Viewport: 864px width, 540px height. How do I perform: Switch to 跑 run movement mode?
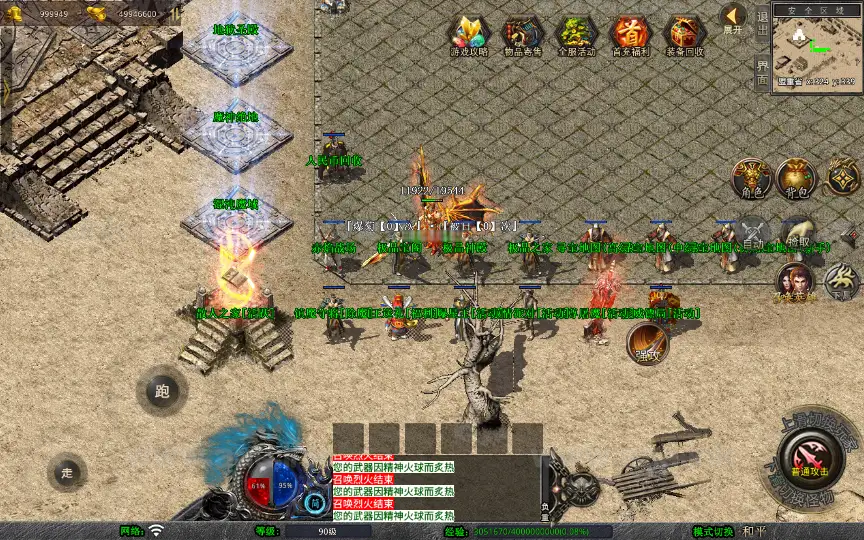point(162,391)
